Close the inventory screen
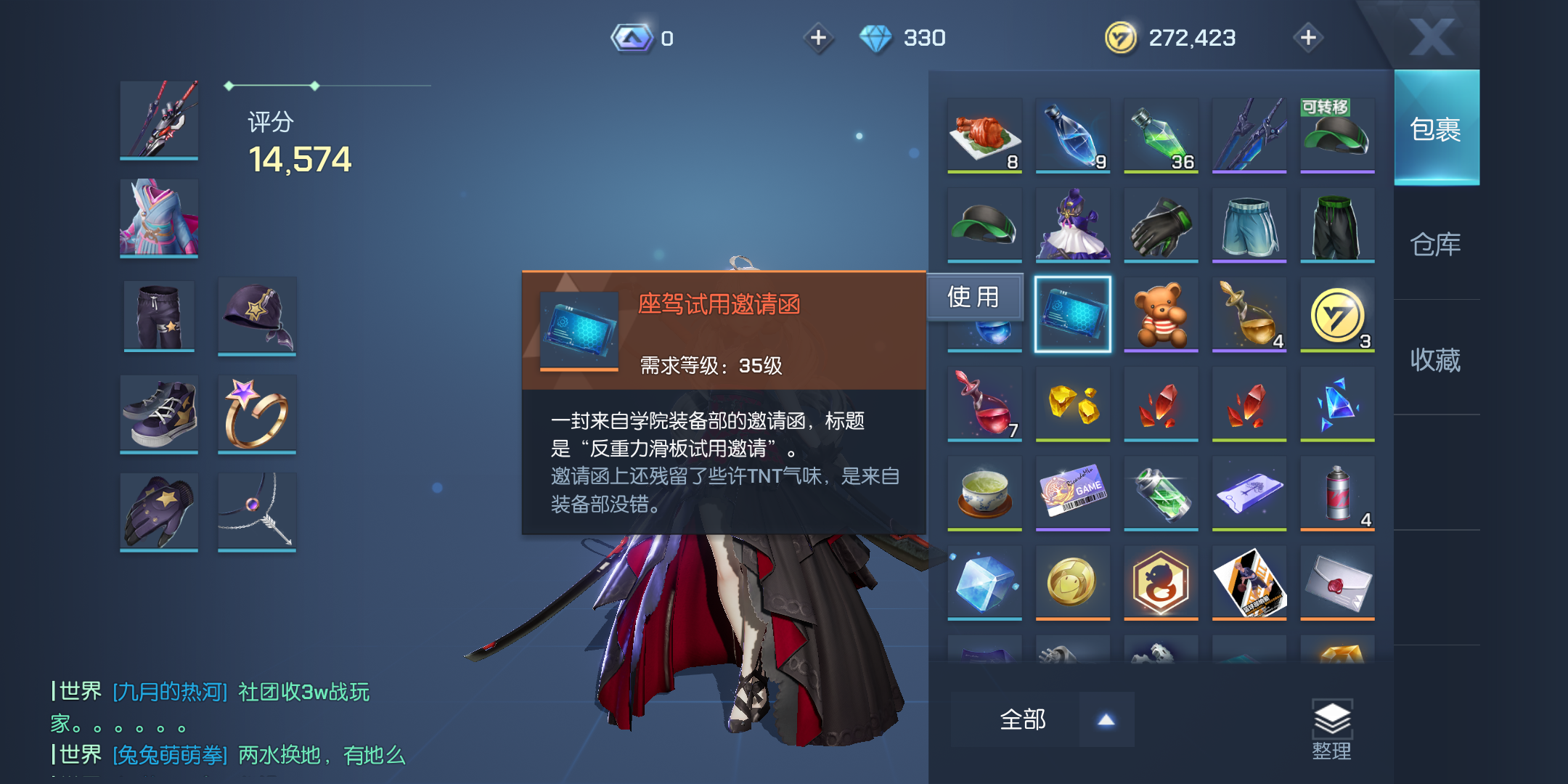This screenshot has height=784, width=1568. (1432, 36)
